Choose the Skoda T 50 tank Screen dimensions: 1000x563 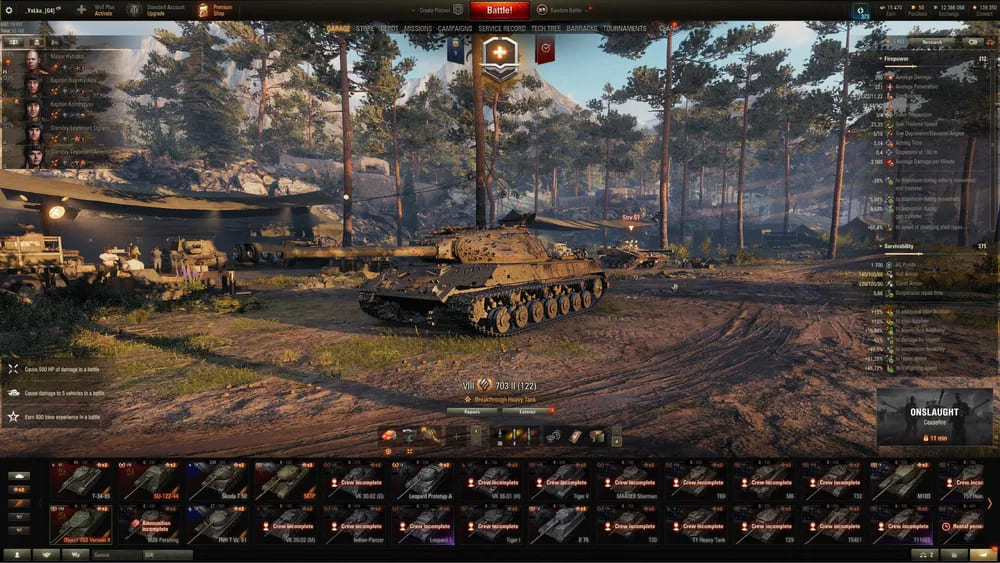(x=219, y=480)
